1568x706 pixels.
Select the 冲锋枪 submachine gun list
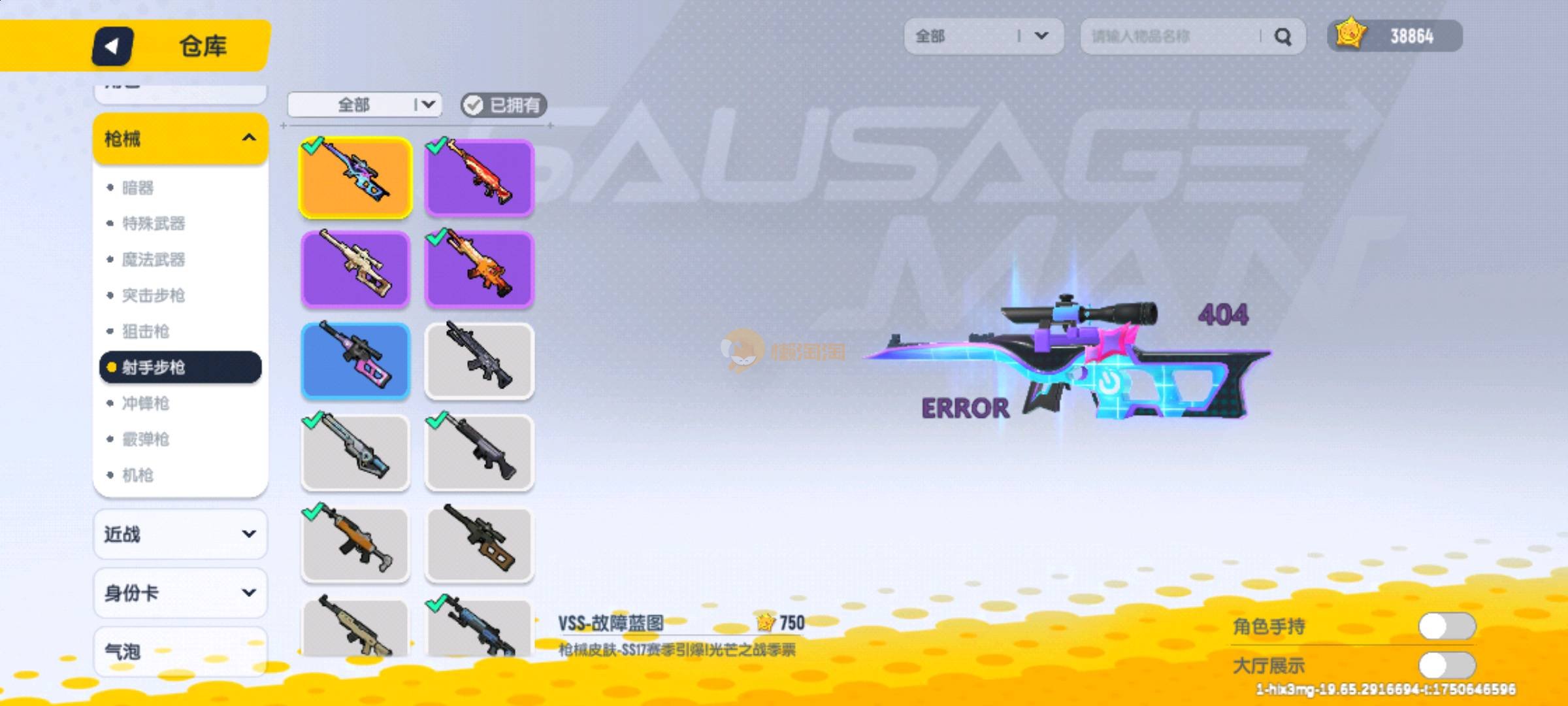point(146,403)
